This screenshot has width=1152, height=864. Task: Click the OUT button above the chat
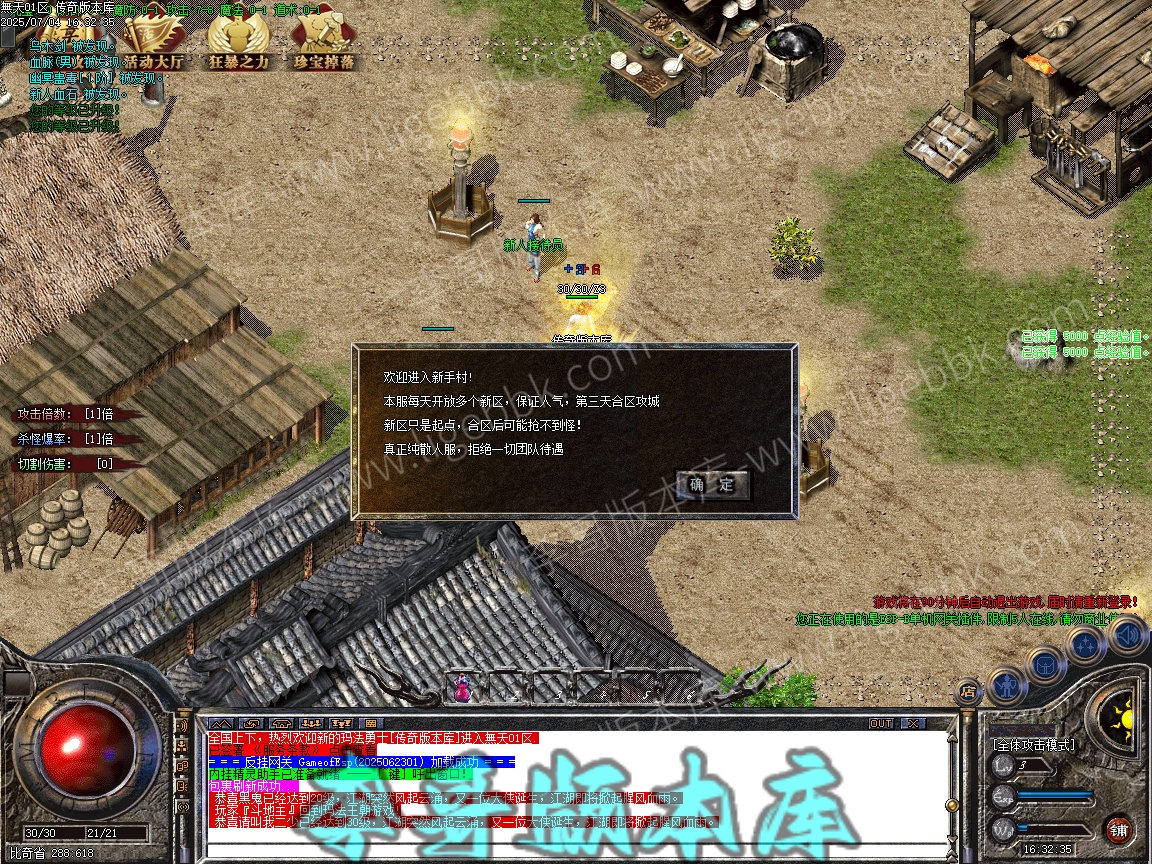881,723
